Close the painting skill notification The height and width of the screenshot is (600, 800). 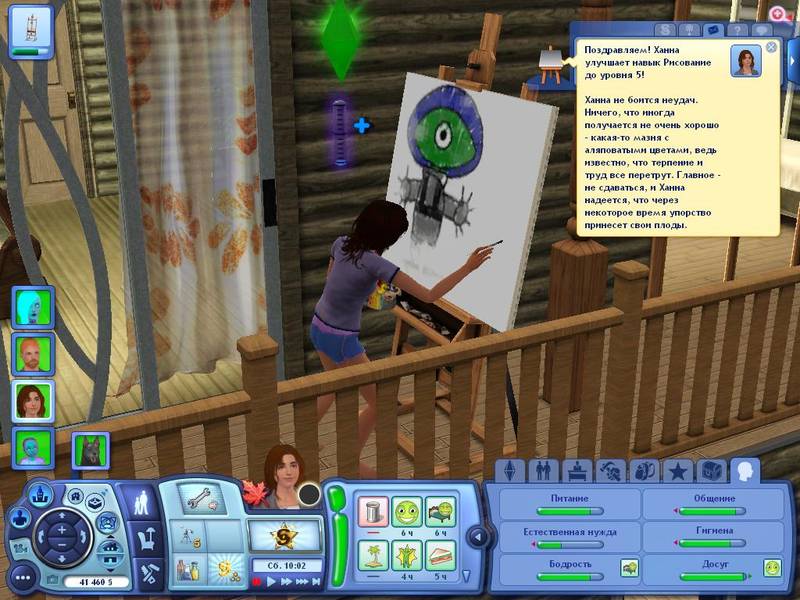771,47
